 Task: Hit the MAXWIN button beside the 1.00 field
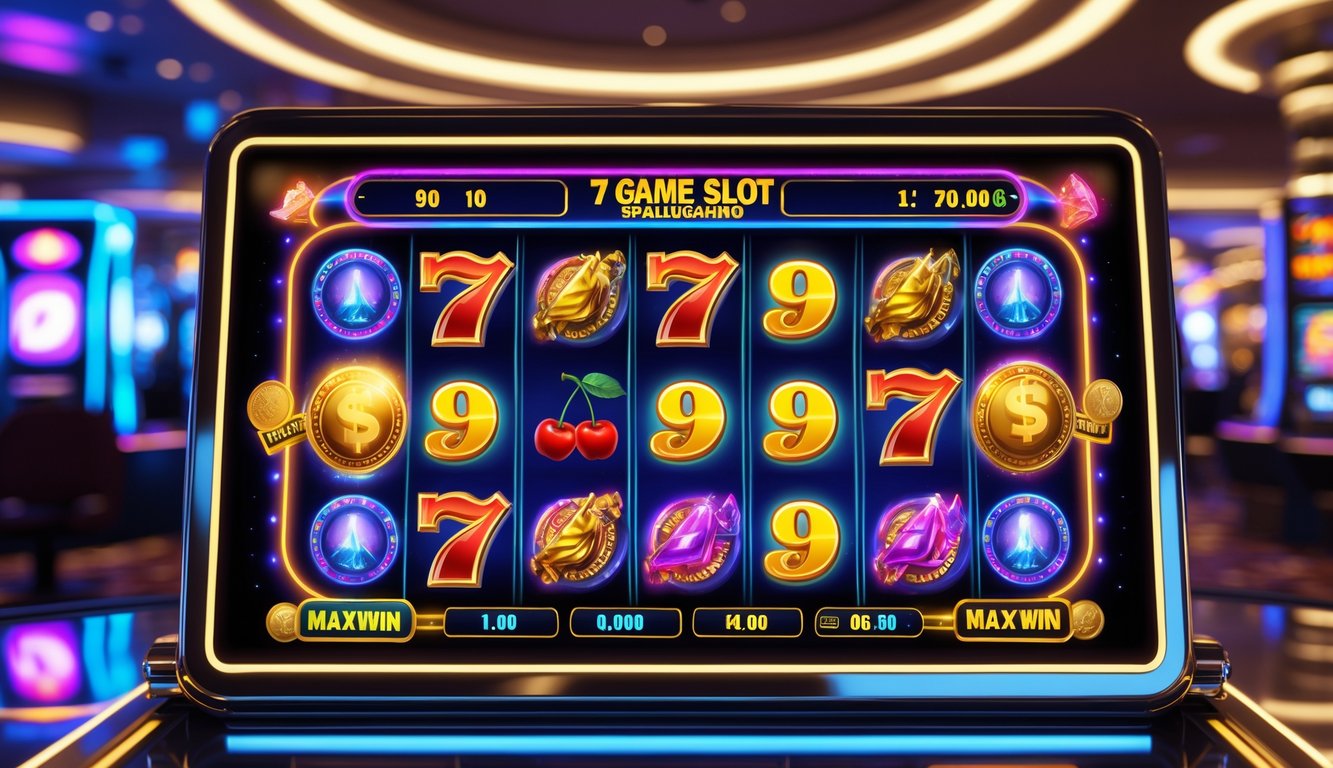(x=341, y=621)
